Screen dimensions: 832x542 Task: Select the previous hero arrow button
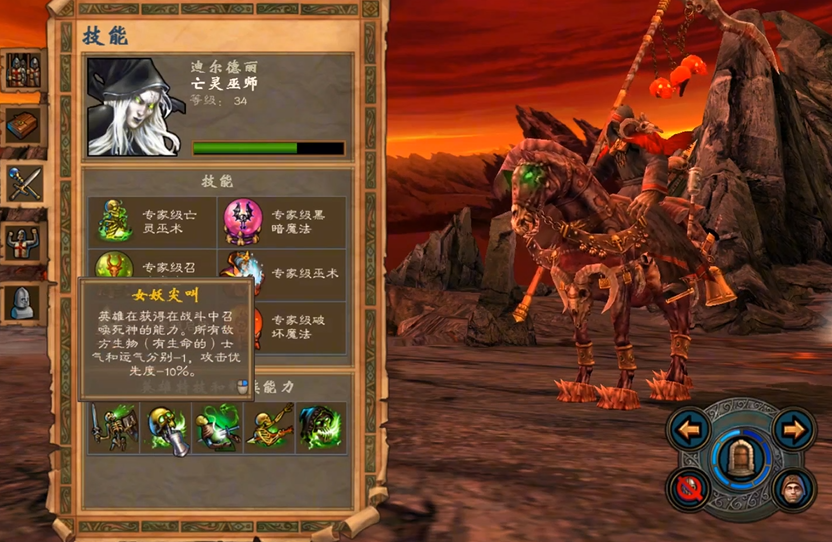pos(690,431)
